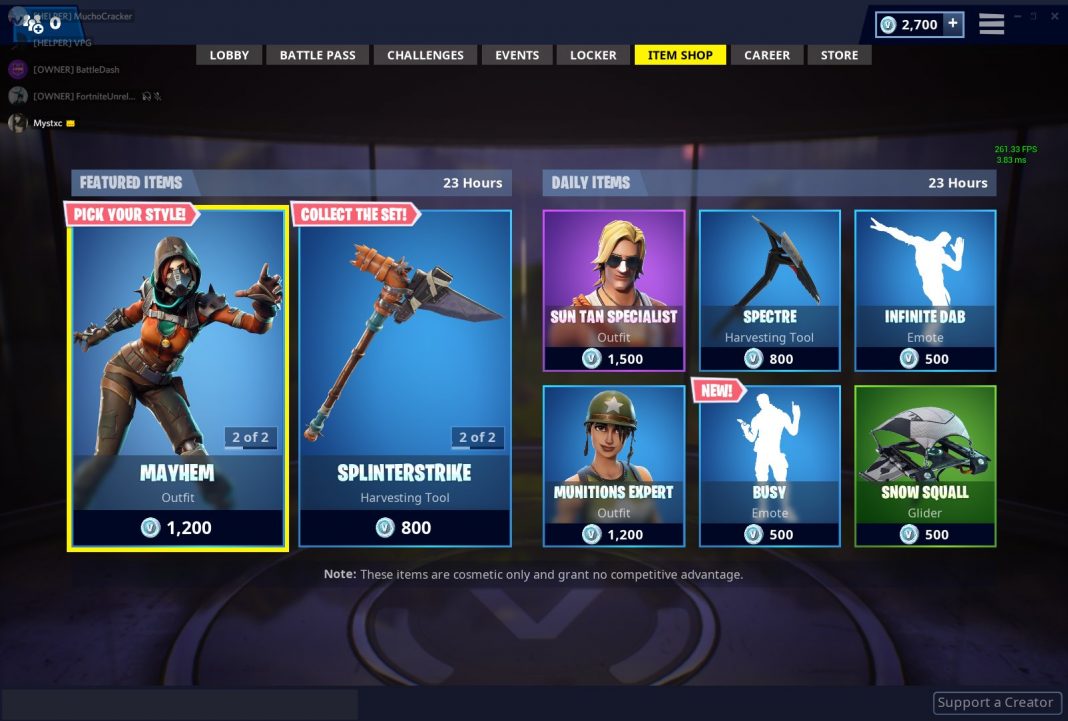The height and width of the screenshot is (721, 1068).
Task: Open the Battle Pass tab
Action: pos(317,55)
